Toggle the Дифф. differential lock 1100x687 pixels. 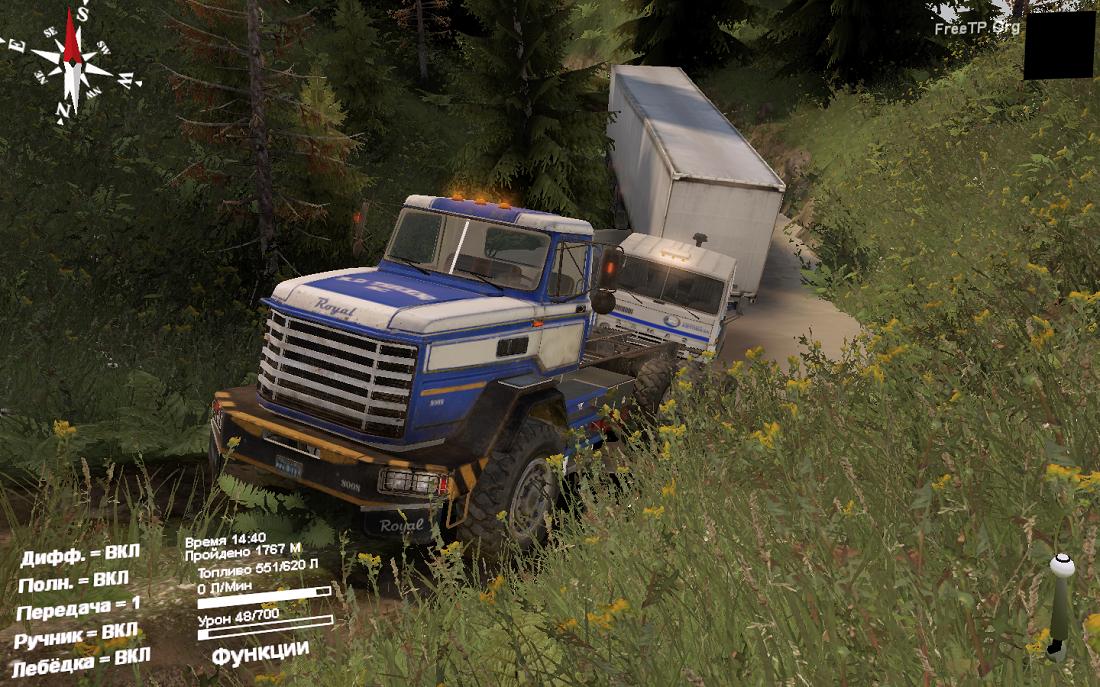pyautogui.click(x=80, y=555)
